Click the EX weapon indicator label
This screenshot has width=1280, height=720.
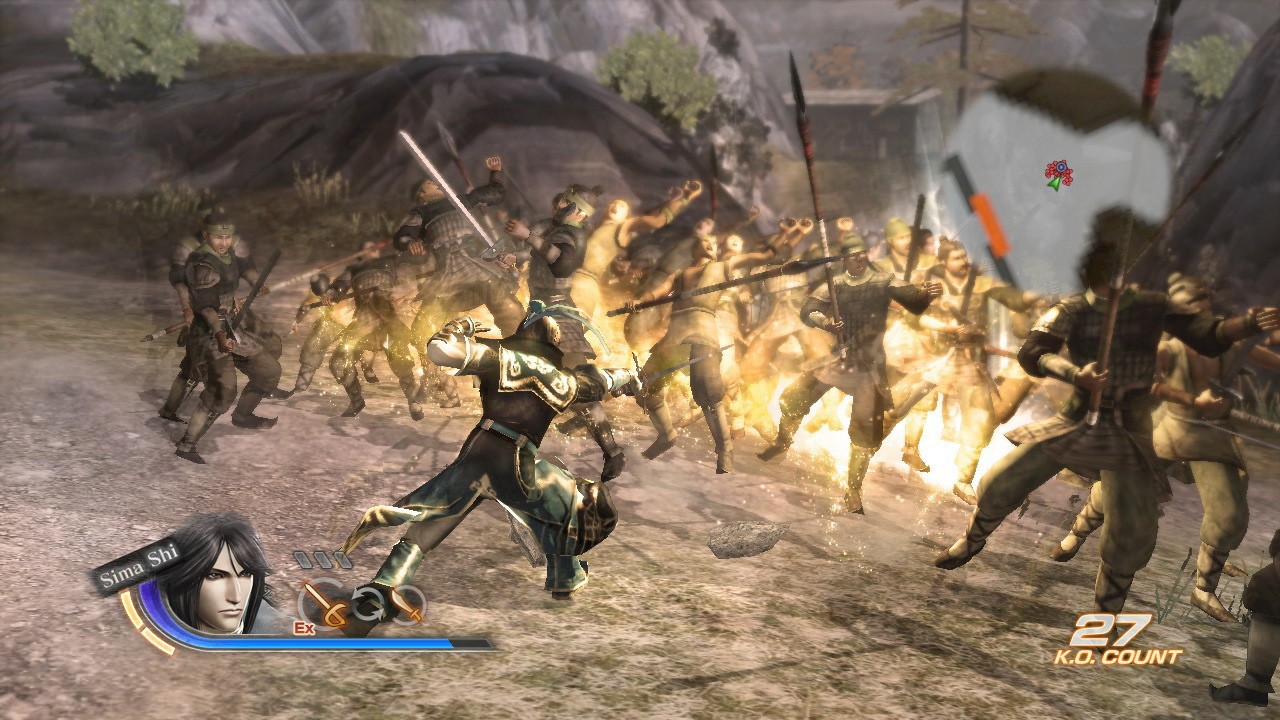click(x=304, y=627)
